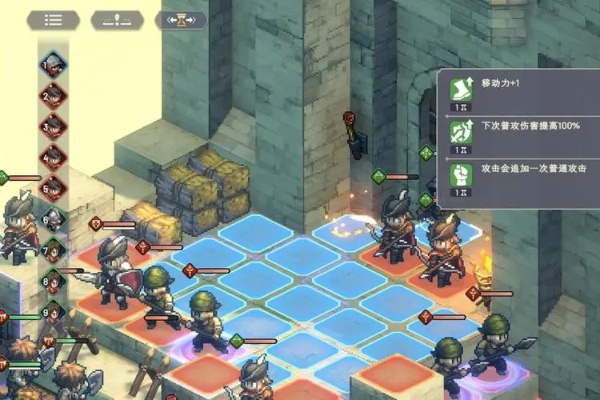Select turn order portrait number 9
Viewport: 600px width, 400px height.
click(x=53, y=314)
